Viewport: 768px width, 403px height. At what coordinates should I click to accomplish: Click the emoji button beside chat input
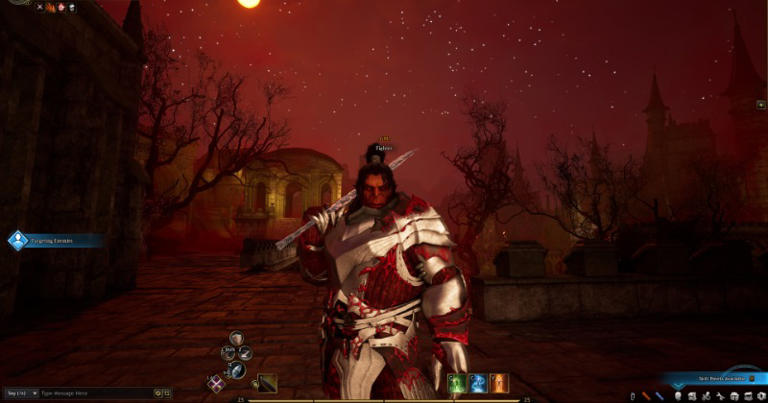tap(158, 394)
